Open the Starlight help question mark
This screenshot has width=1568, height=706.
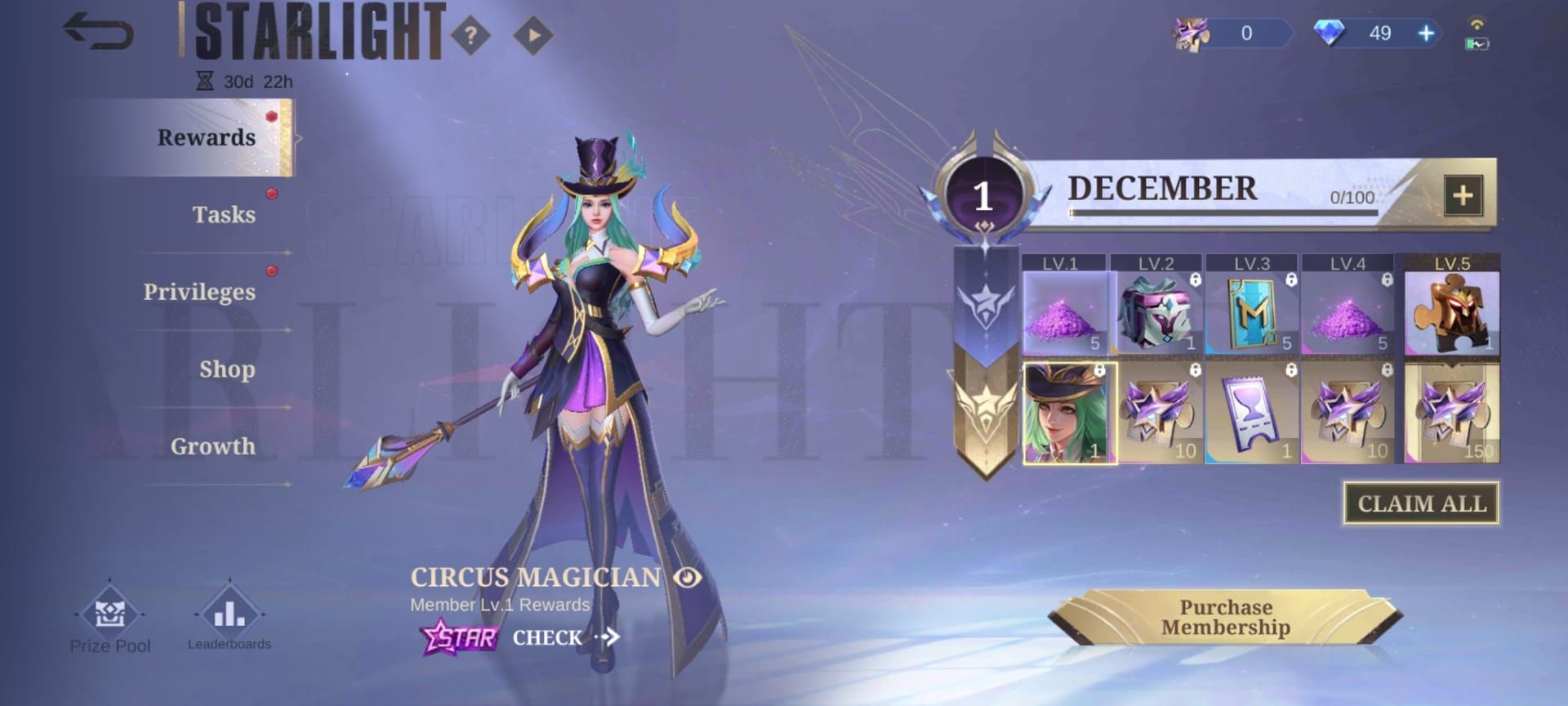470,35
